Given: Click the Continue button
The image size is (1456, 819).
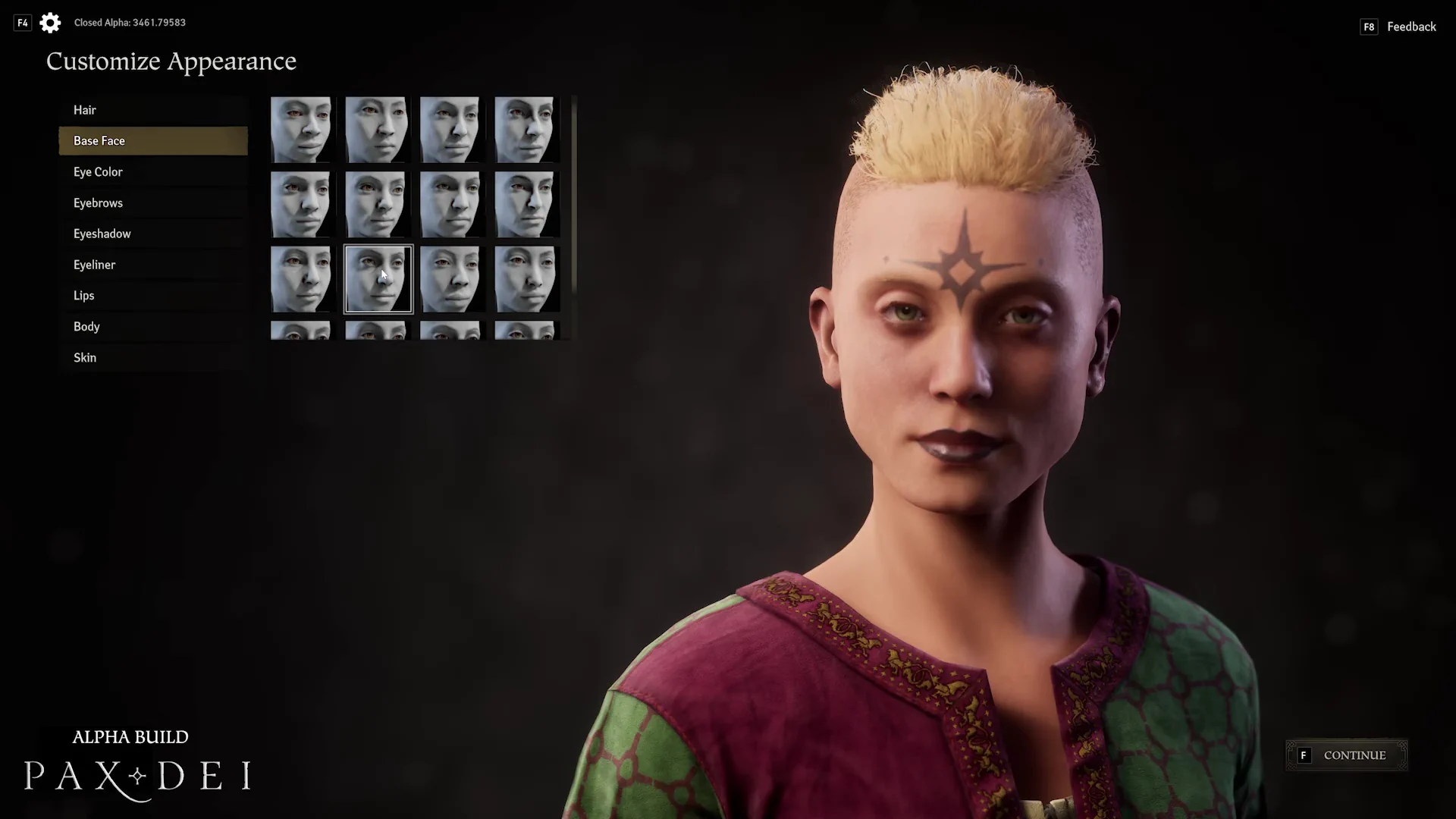Looking at the screenshot, I should [1347, 755].
